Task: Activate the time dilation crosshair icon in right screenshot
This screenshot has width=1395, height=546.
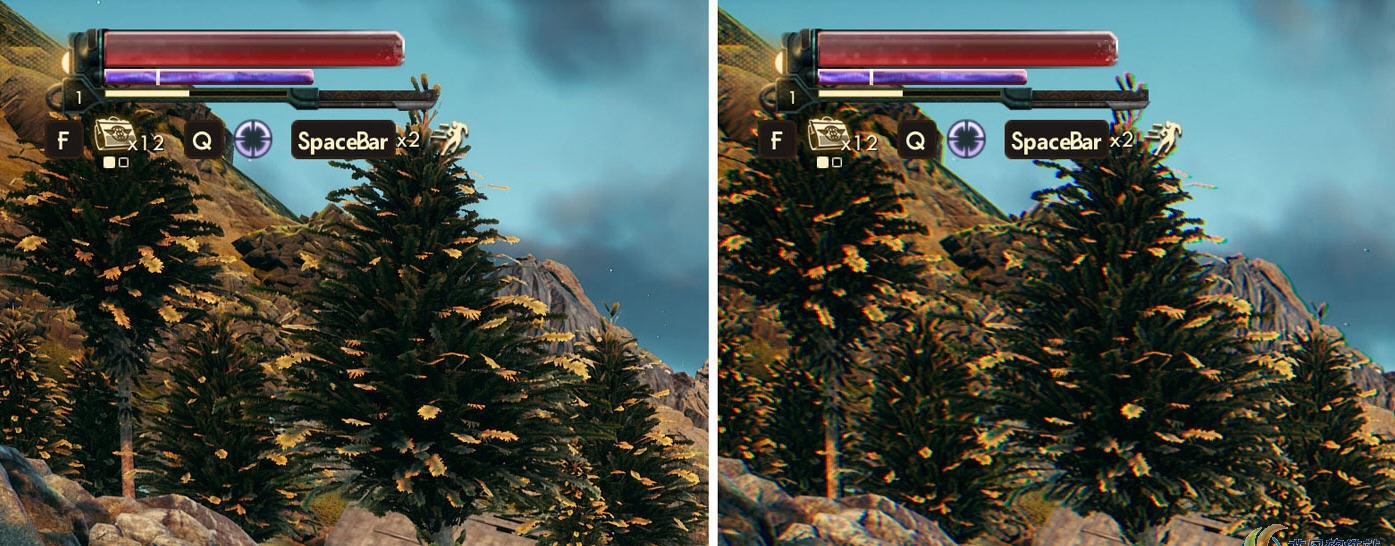Action: pyautogui.click(x=967, y=139)
